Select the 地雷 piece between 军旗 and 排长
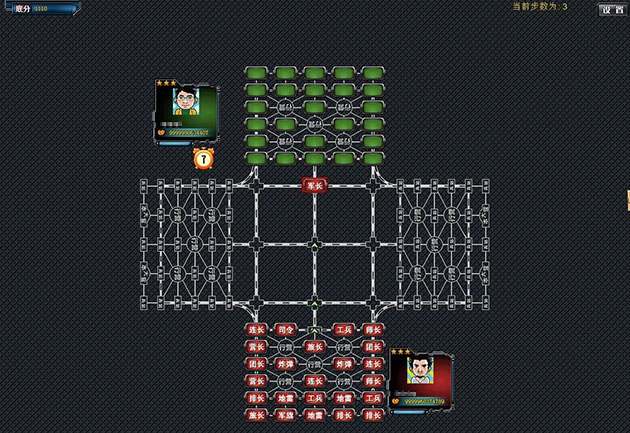Image resolution: width=630 pixels, height=433 pixels. click(315, 414)
